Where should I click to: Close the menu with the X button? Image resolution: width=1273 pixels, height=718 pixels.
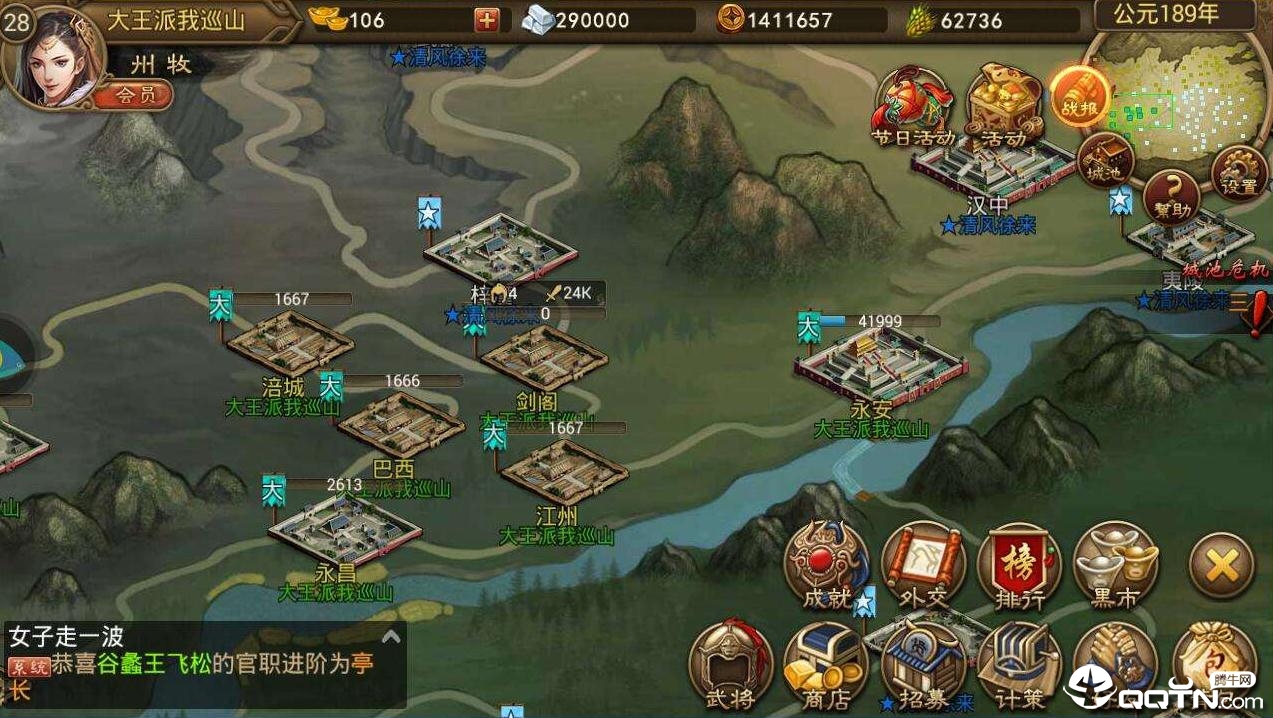pyautogui.click(x=1221, y=566)
